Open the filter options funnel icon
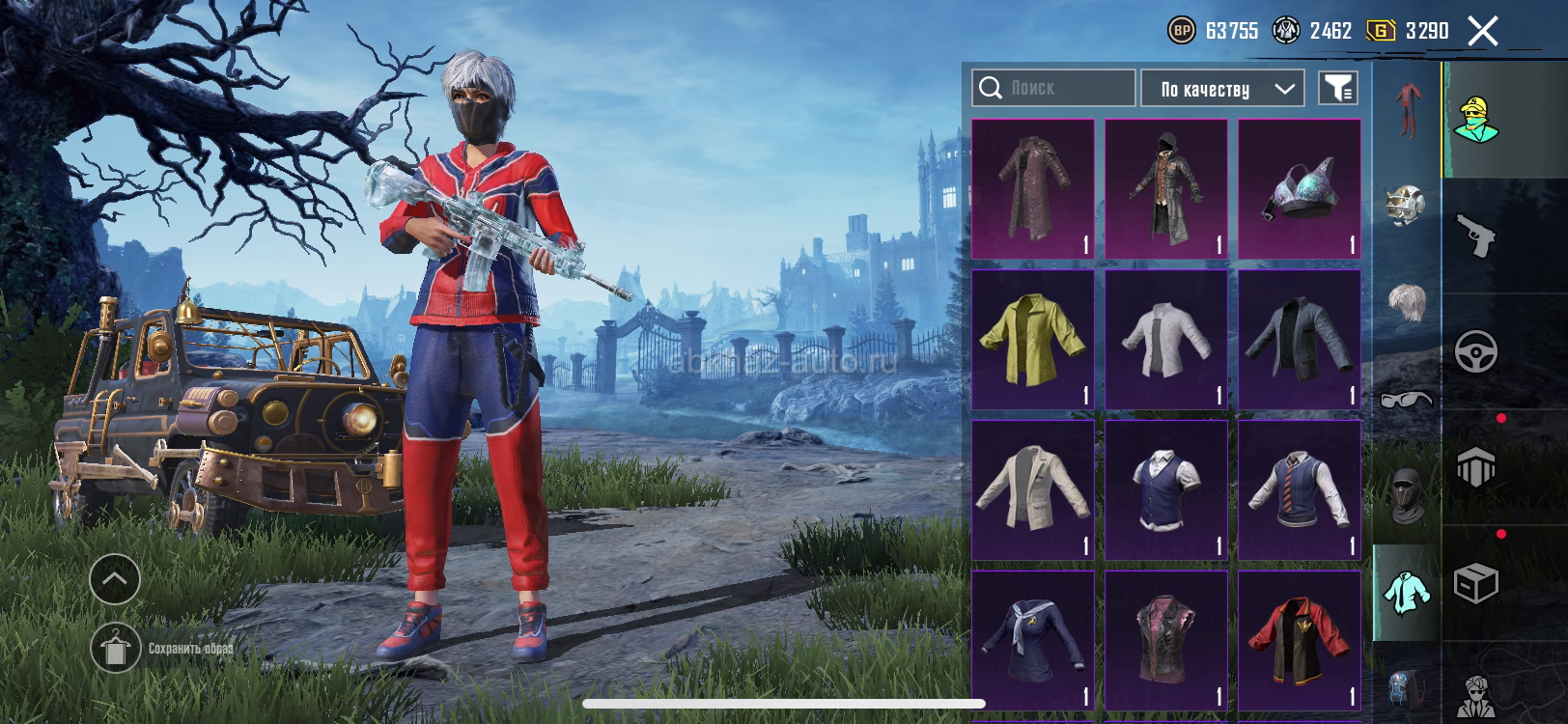The image size is (1568, 724). 1338,89
